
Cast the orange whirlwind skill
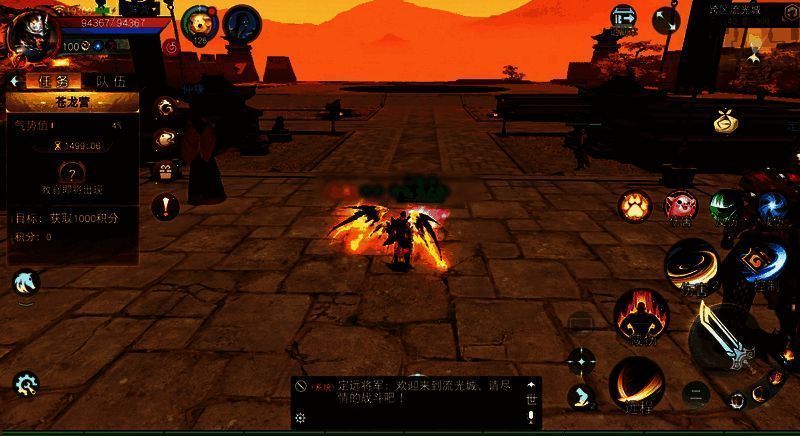pos(692,266)
